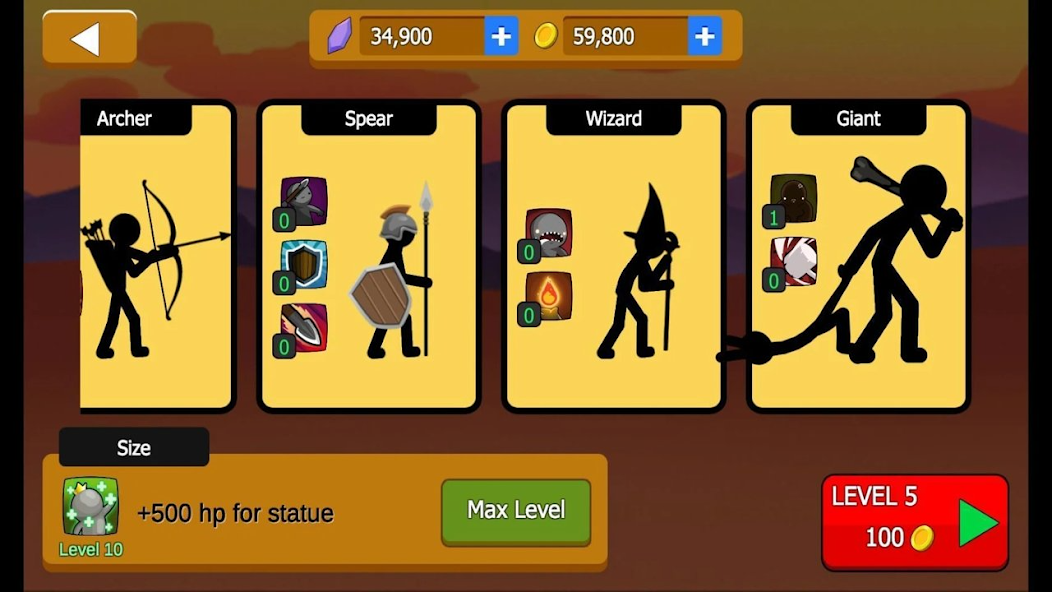Click the Max Level button
This screenshot has height=592, width=1052.
516,511
